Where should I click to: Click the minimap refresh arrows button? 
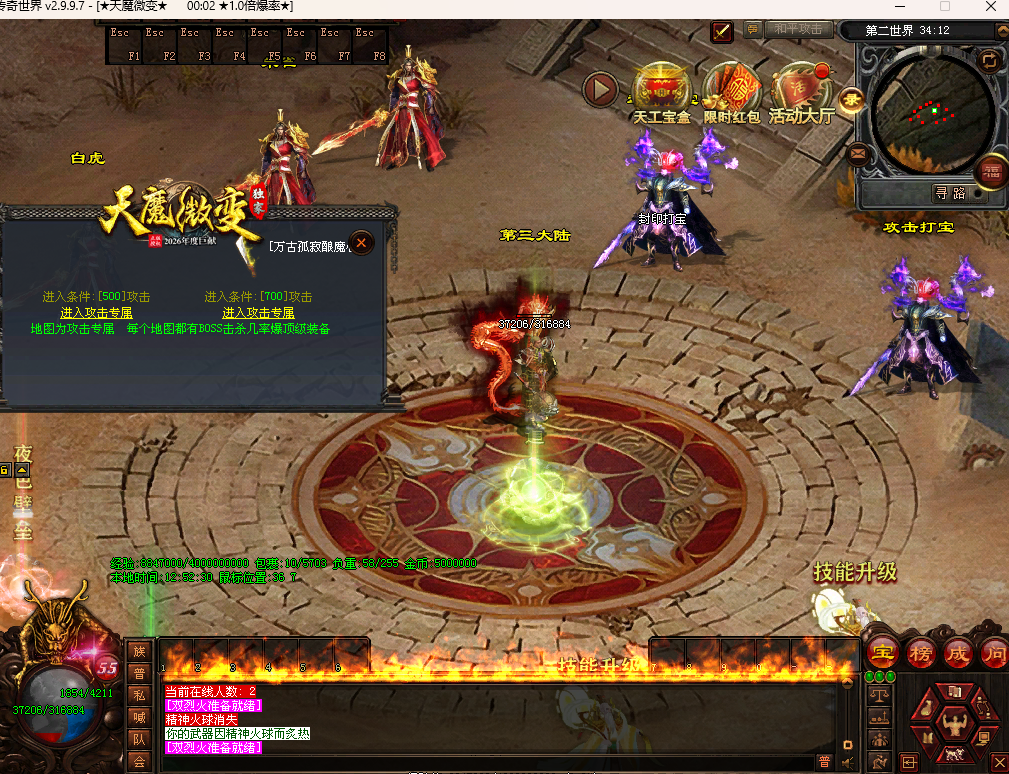click(x=989, y=60)
